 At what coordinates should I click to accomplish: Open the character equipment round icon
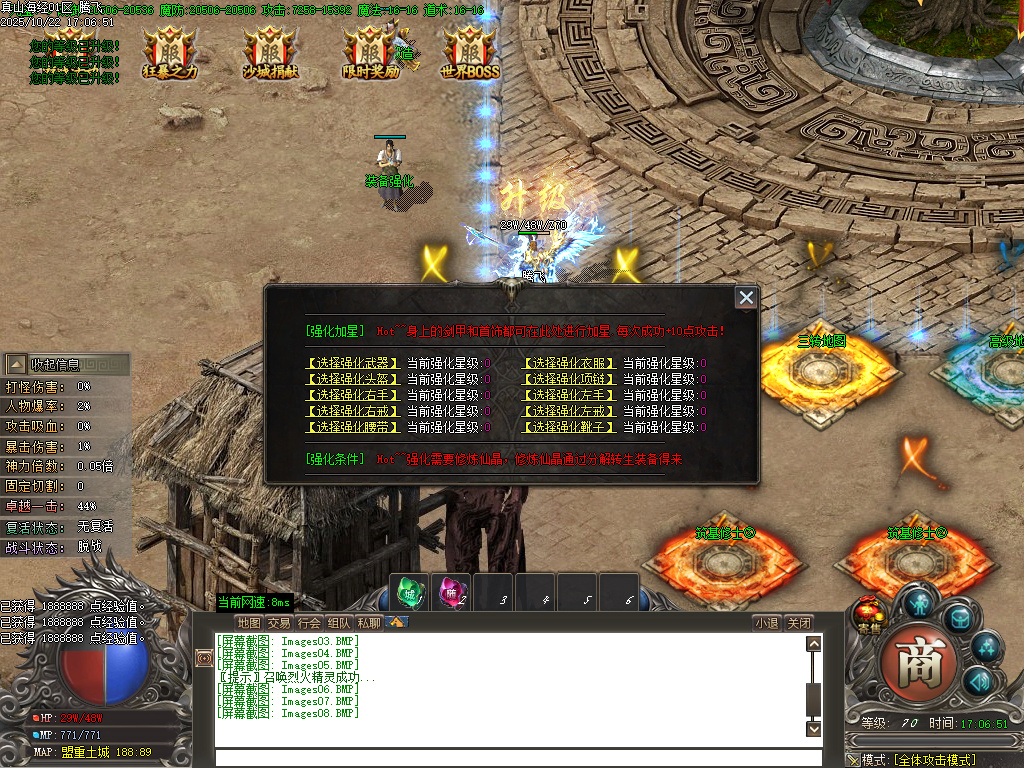[x=918, y=602]
